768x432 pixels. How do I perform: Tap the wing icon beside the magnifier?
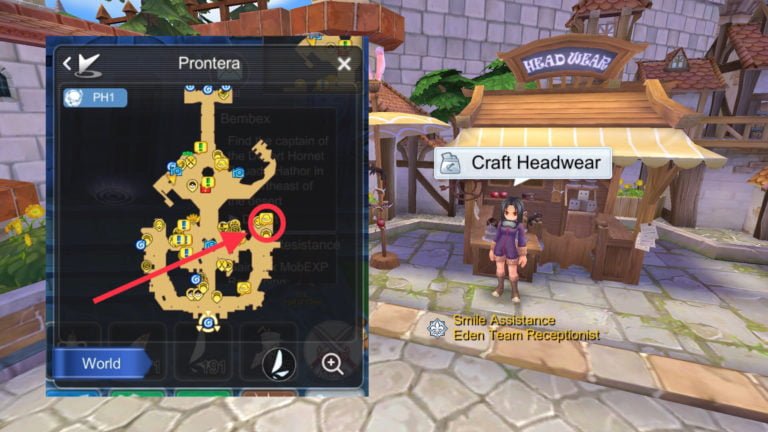pos(279,364)
